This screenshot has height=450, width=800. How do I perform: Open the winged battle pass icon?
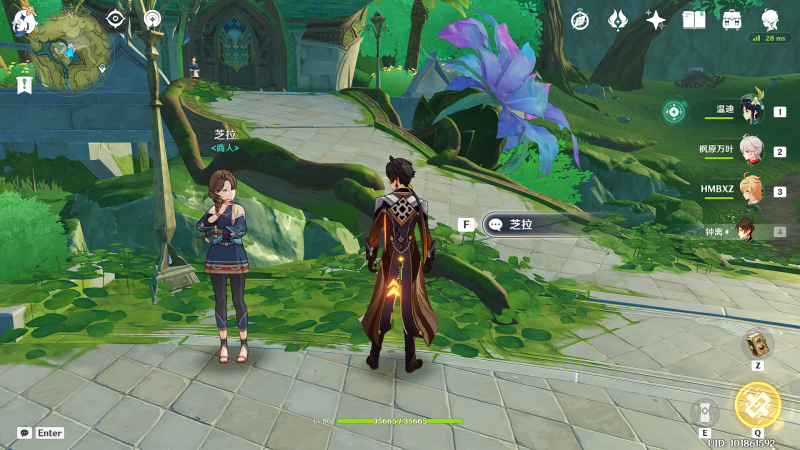618,19
